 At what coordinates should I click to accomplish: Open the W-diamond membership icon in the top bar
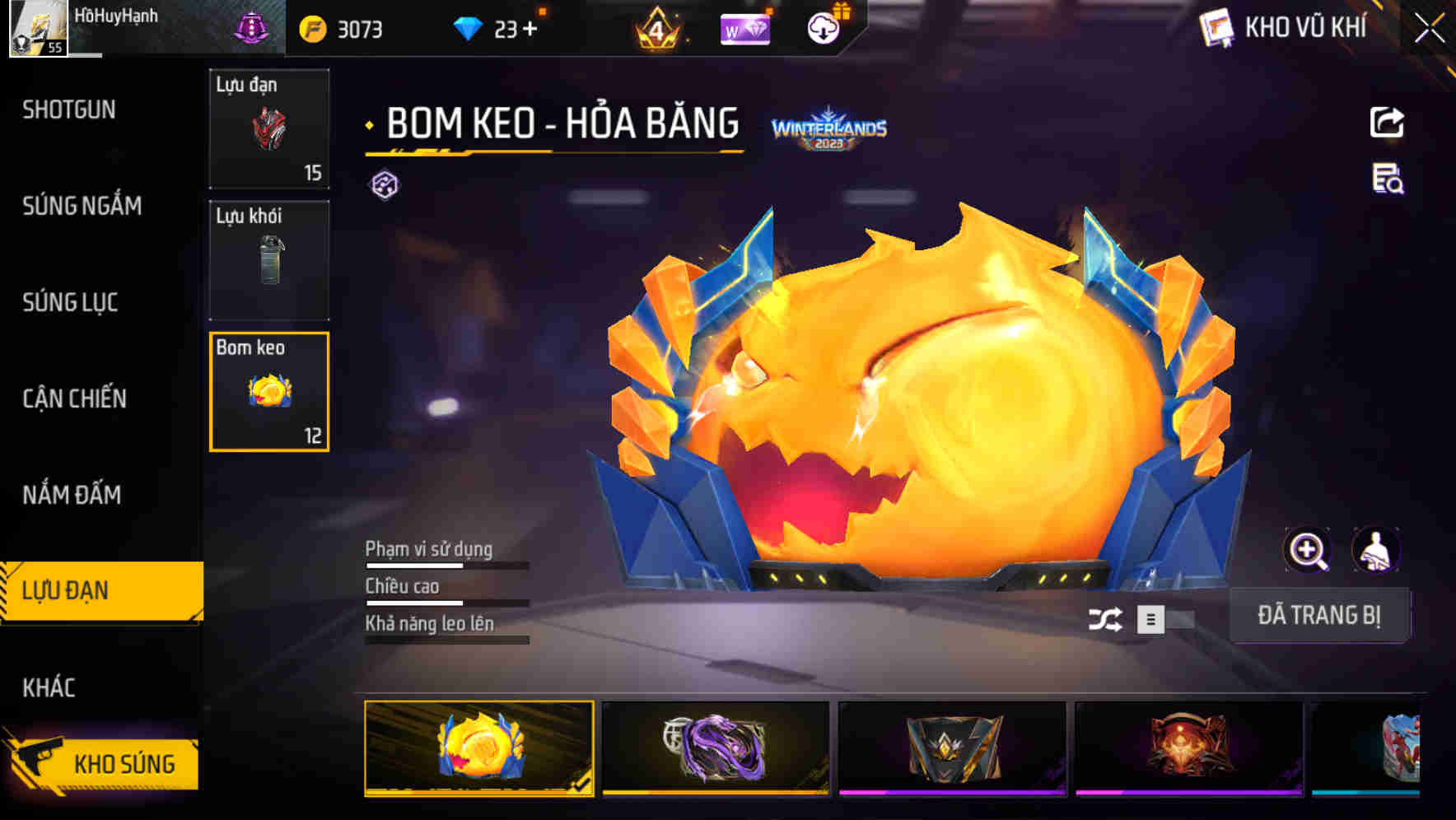click(x=747, y=27)
